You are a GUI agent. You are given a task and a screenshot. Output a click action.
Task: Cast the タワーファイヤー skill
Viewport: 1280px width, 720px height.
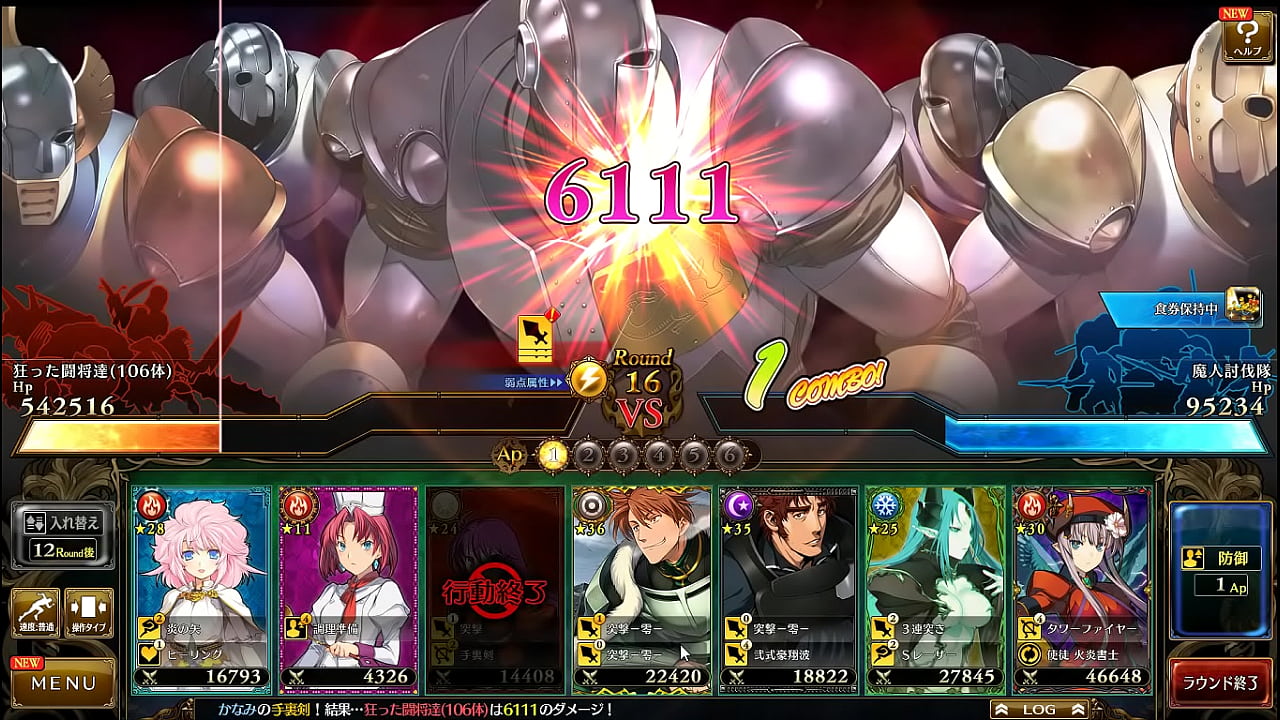coord(1082,628)
